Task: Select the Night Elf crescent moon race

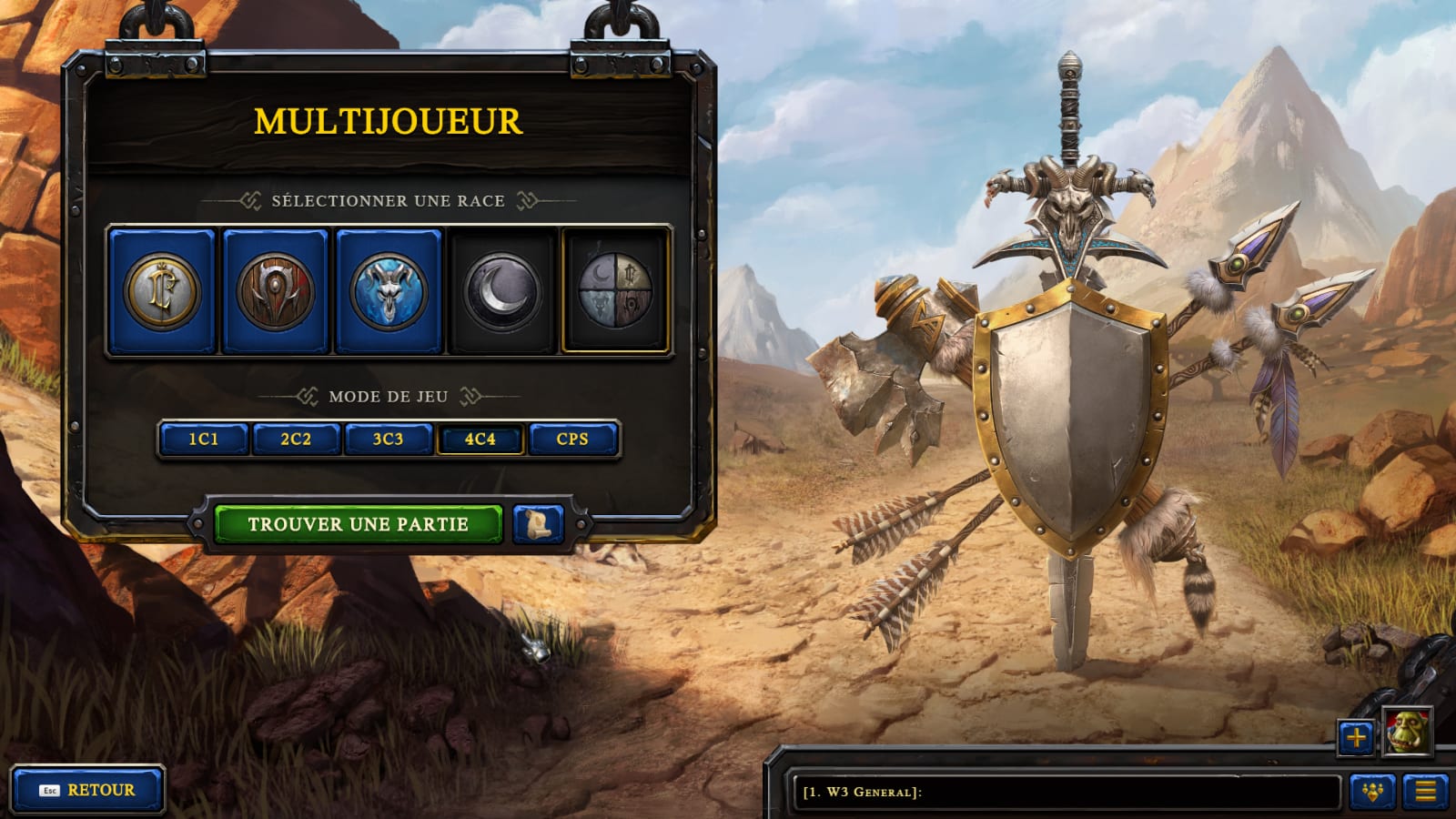Action: [501, 291]
